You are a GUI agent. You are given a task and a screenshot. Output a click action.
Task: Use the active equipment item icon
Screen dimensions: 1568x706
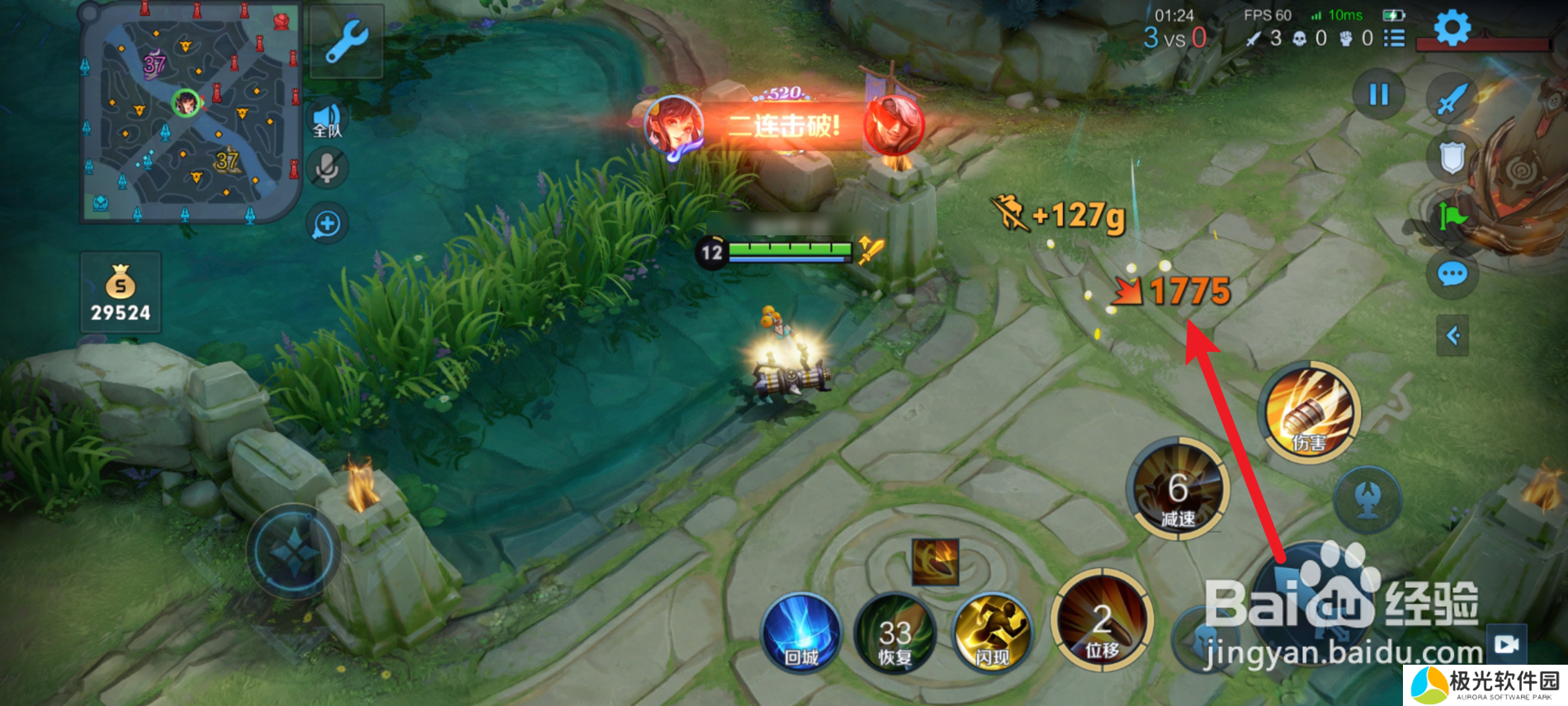tap(936, 561)
